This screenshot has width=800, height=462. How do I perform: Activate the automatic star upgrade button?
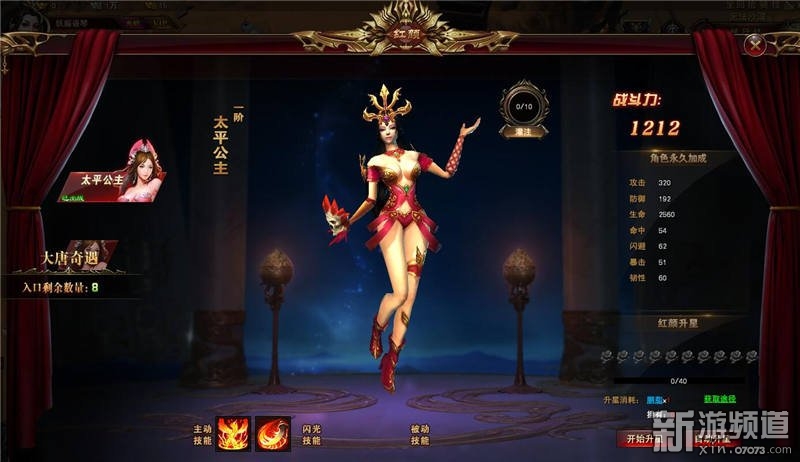click(711, 439)
